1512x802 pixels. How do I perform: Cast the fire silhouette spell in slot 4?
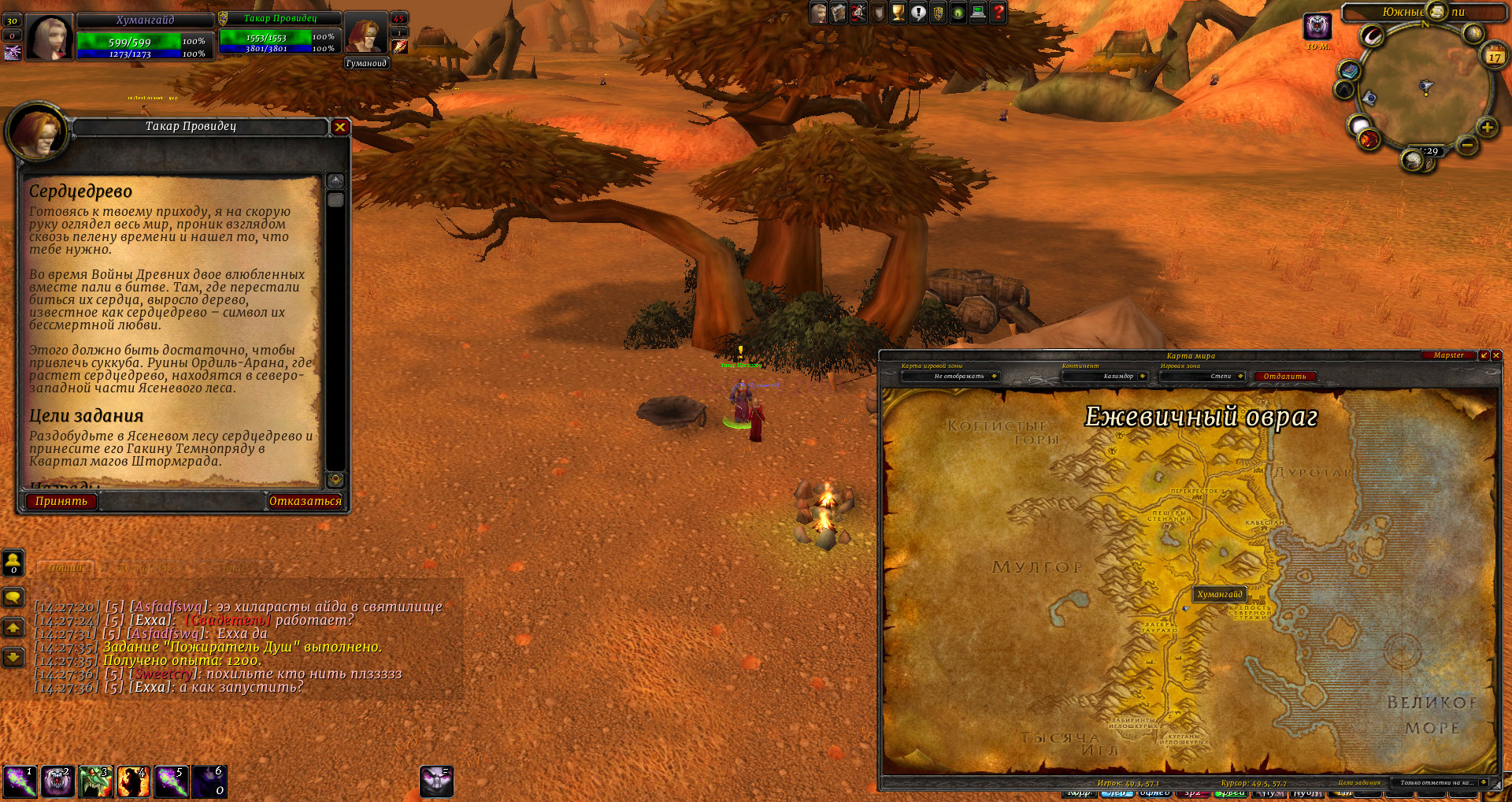click(x=133, y=782)
